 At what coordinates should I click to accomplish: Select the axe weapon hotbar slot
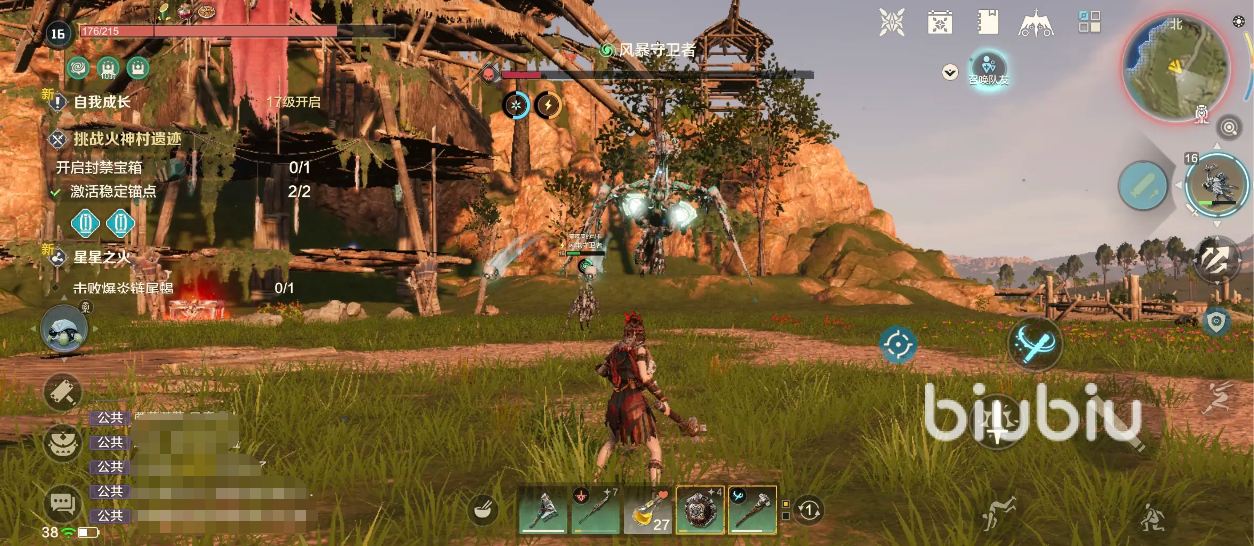tap(543, 511)
